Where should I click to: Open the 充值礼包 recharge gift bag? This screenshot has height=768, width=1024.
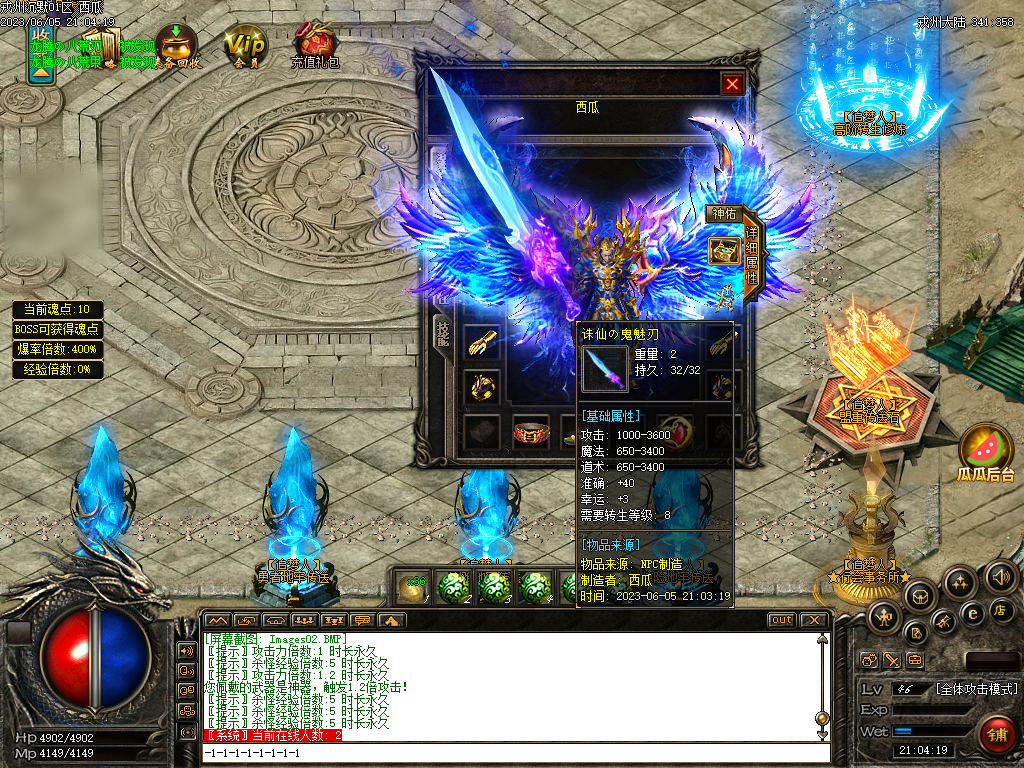[x=314, y=45]
